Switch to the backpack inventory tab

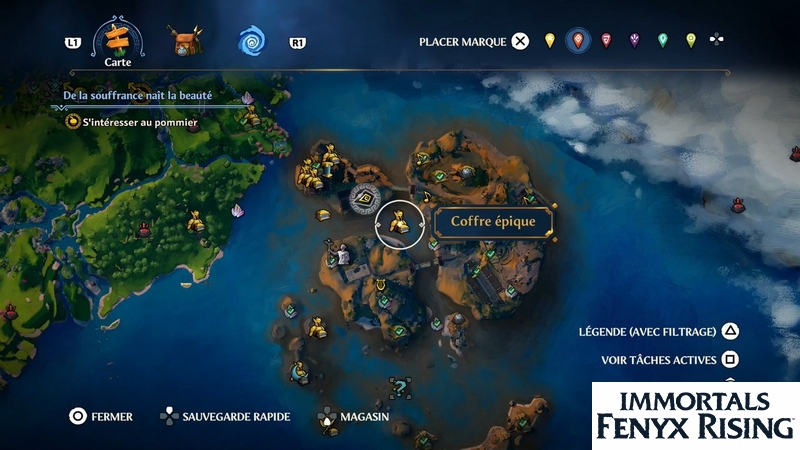[185, 42]
